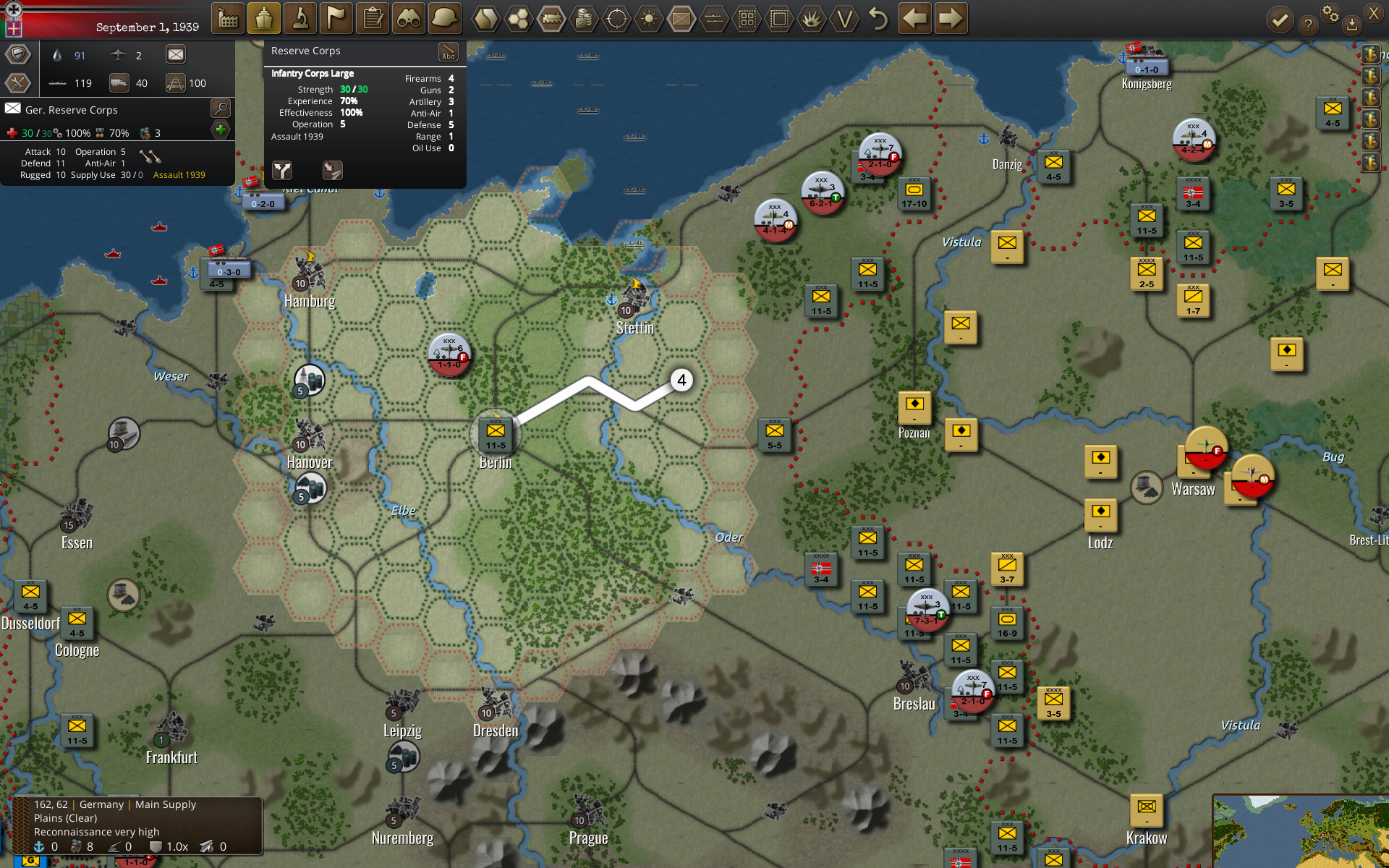The image size is (1389, 868).
Task: Open game settings with the gears icon
Action: pyautogui.click(x=1330, y=13)
